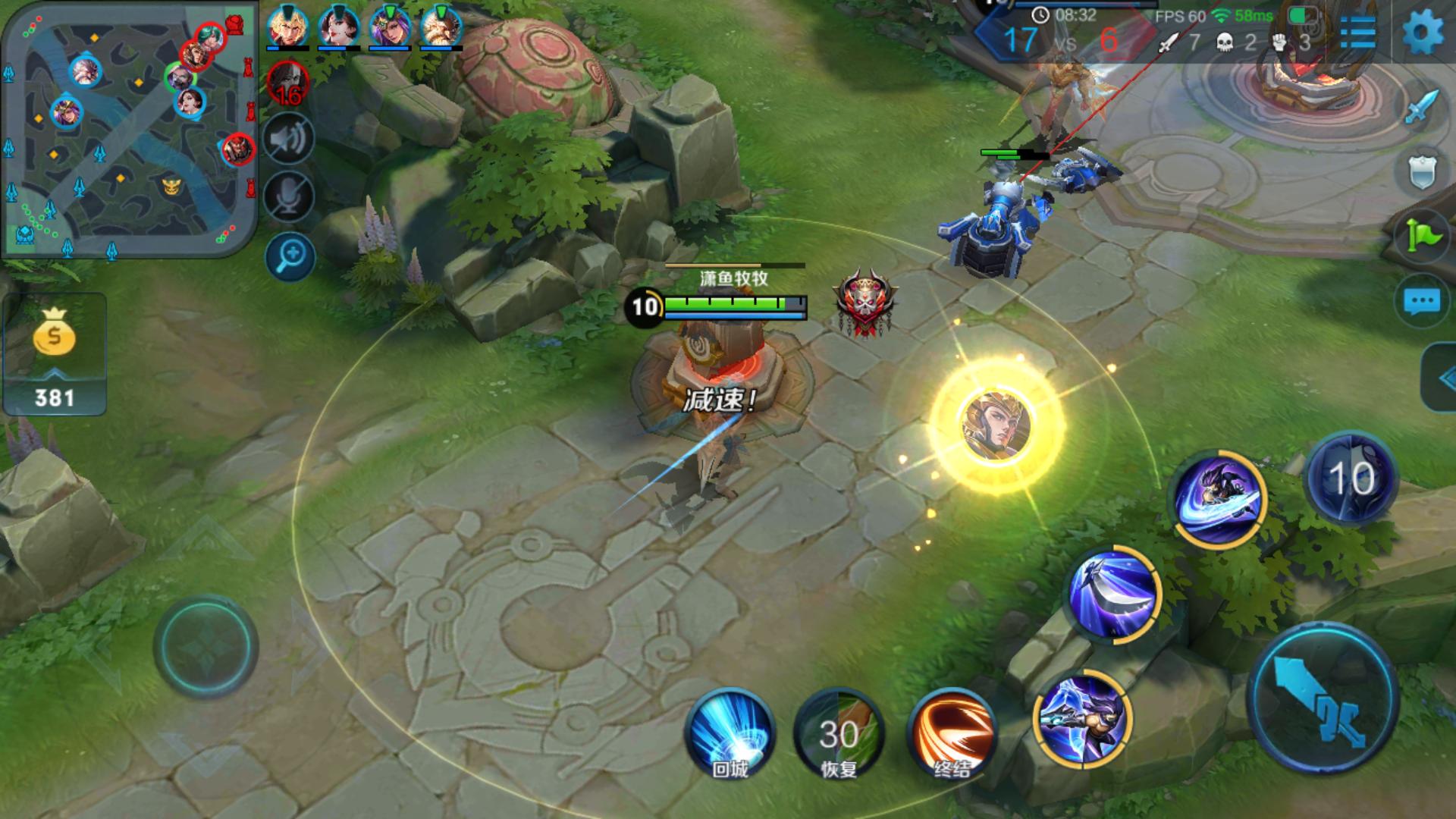Viewport: 1456px width, 819px height.
Task: Send the shield defend signal
Action: tap(1421, 172)
